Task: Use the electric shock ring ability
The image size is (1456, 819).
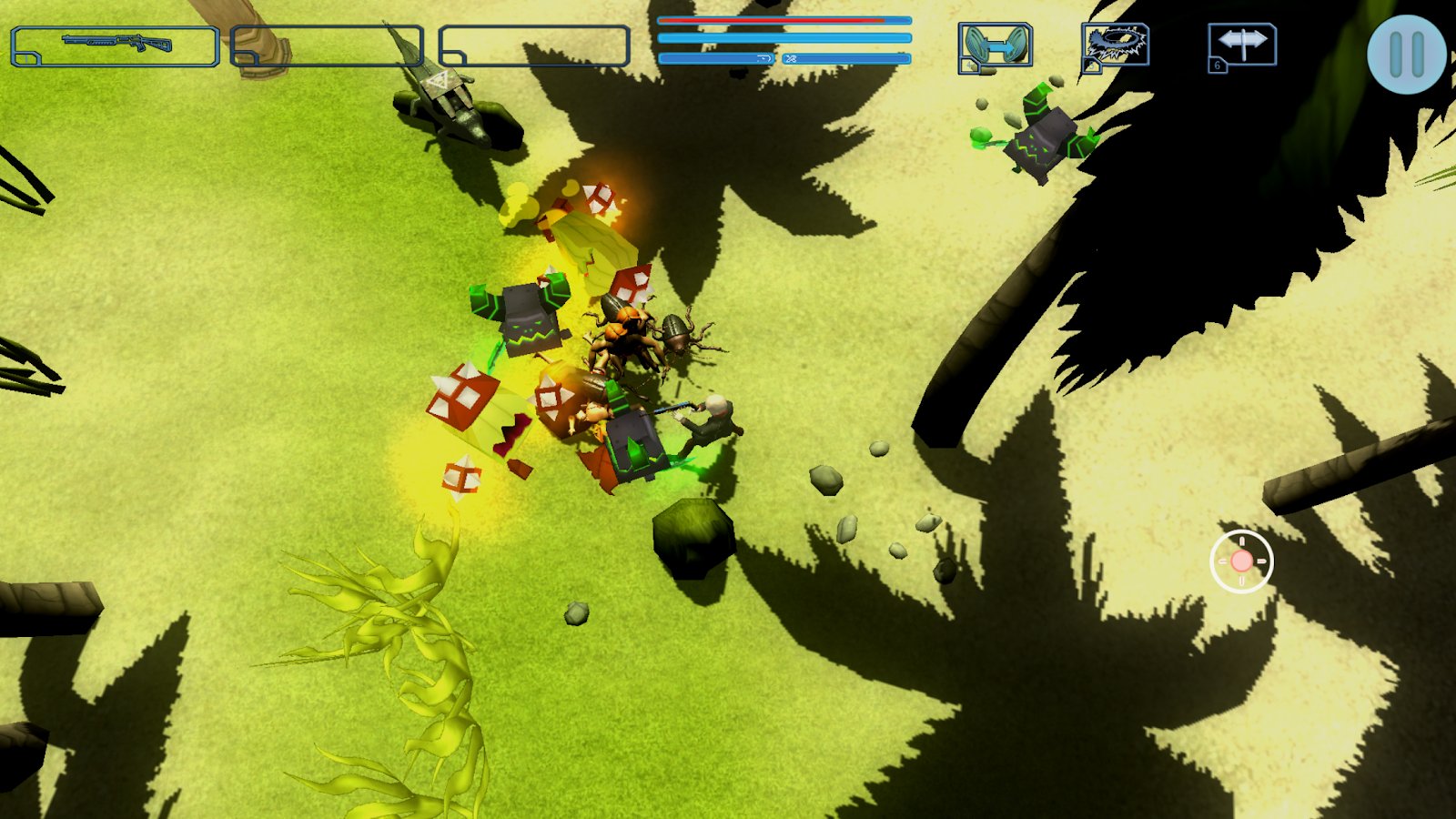Action: coord(1116,46)
